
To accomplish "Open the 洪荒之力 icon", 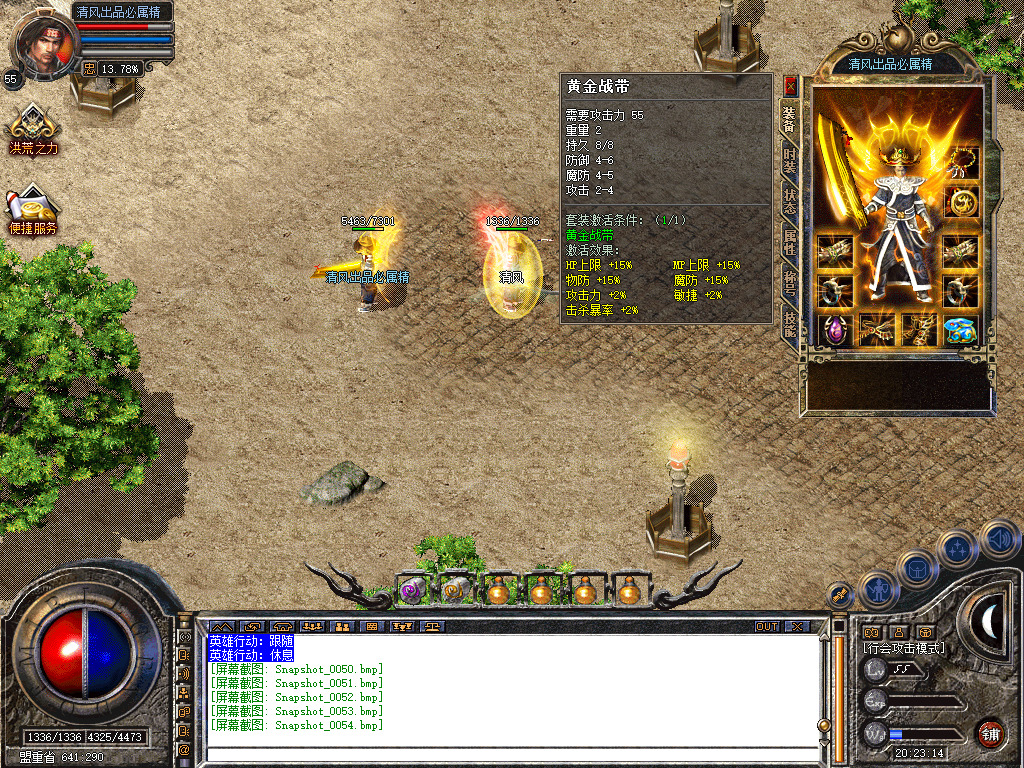I will 33,128.
